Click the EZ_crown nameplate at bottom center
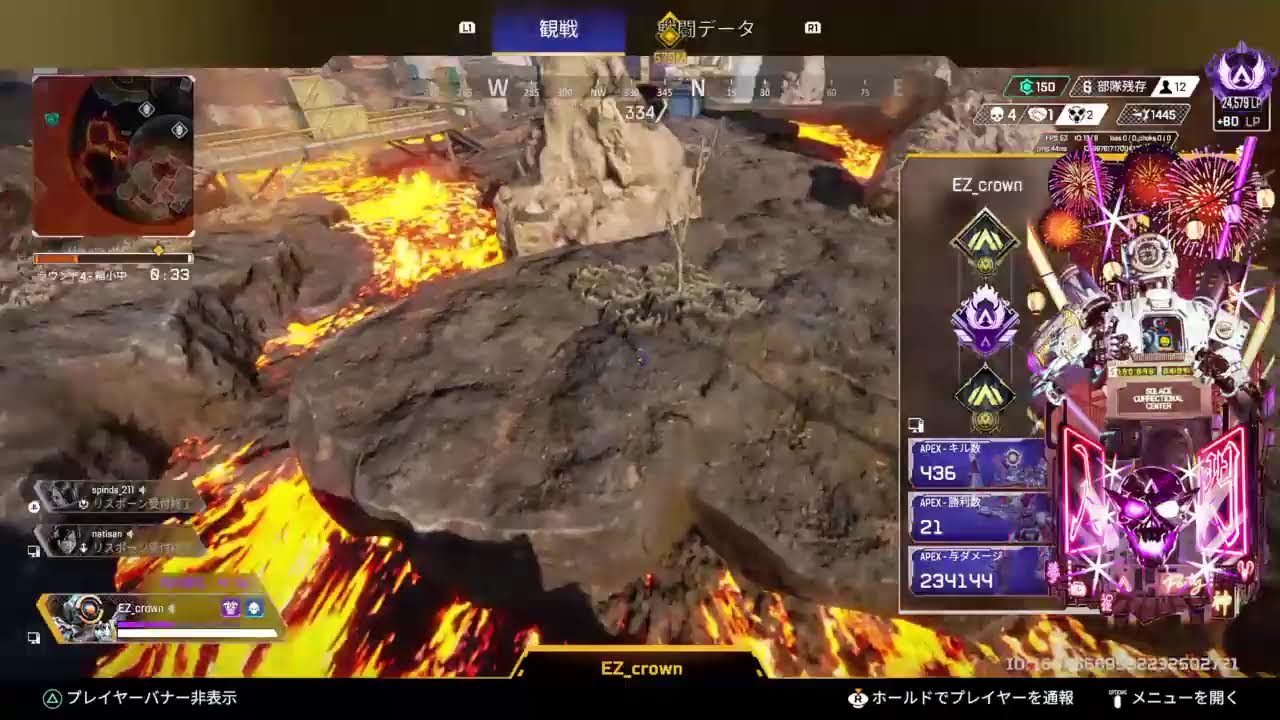 click(x=640, y=668)
